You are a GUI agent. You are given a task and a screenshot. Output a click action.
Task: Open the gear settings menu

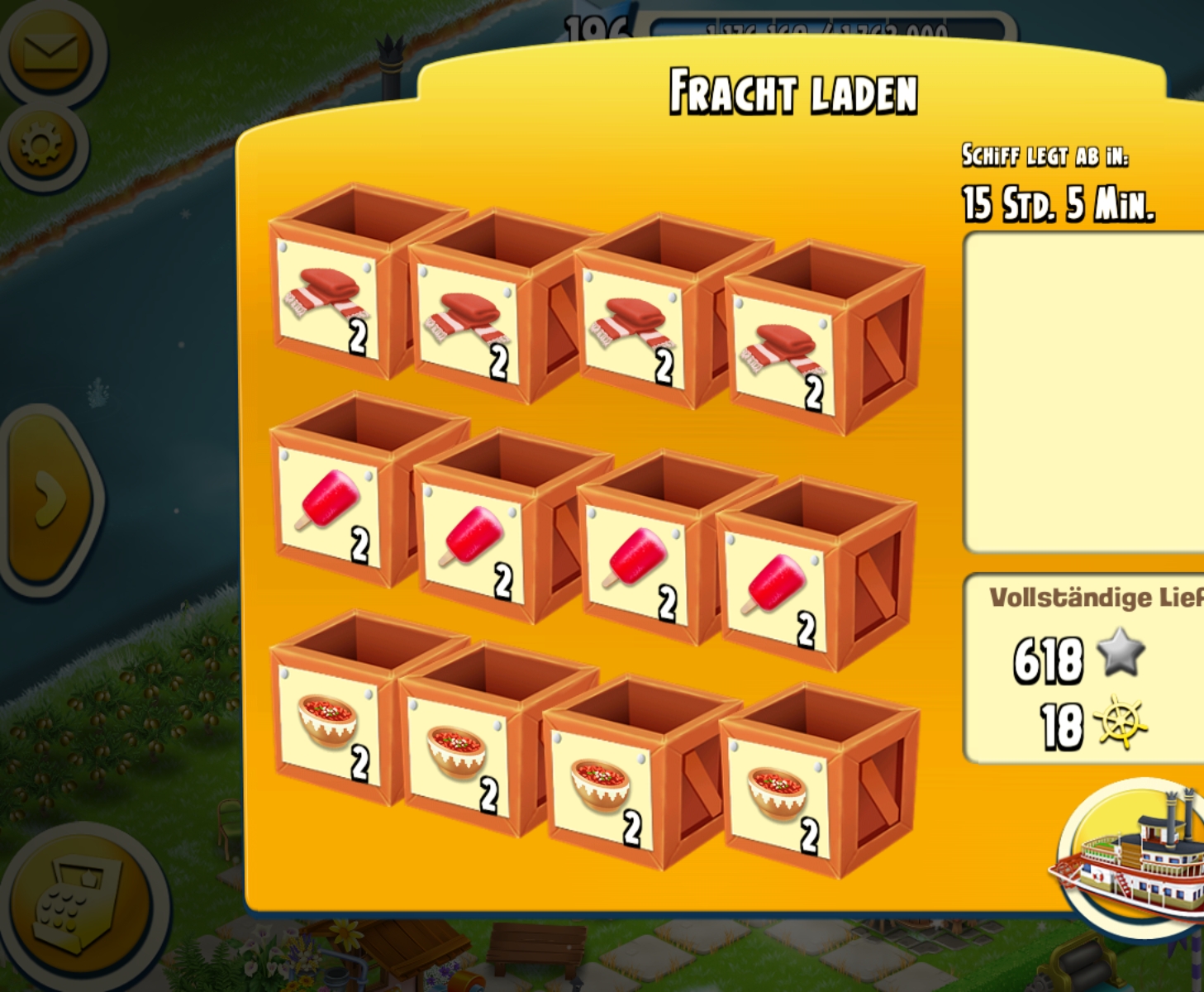point(41,146)
